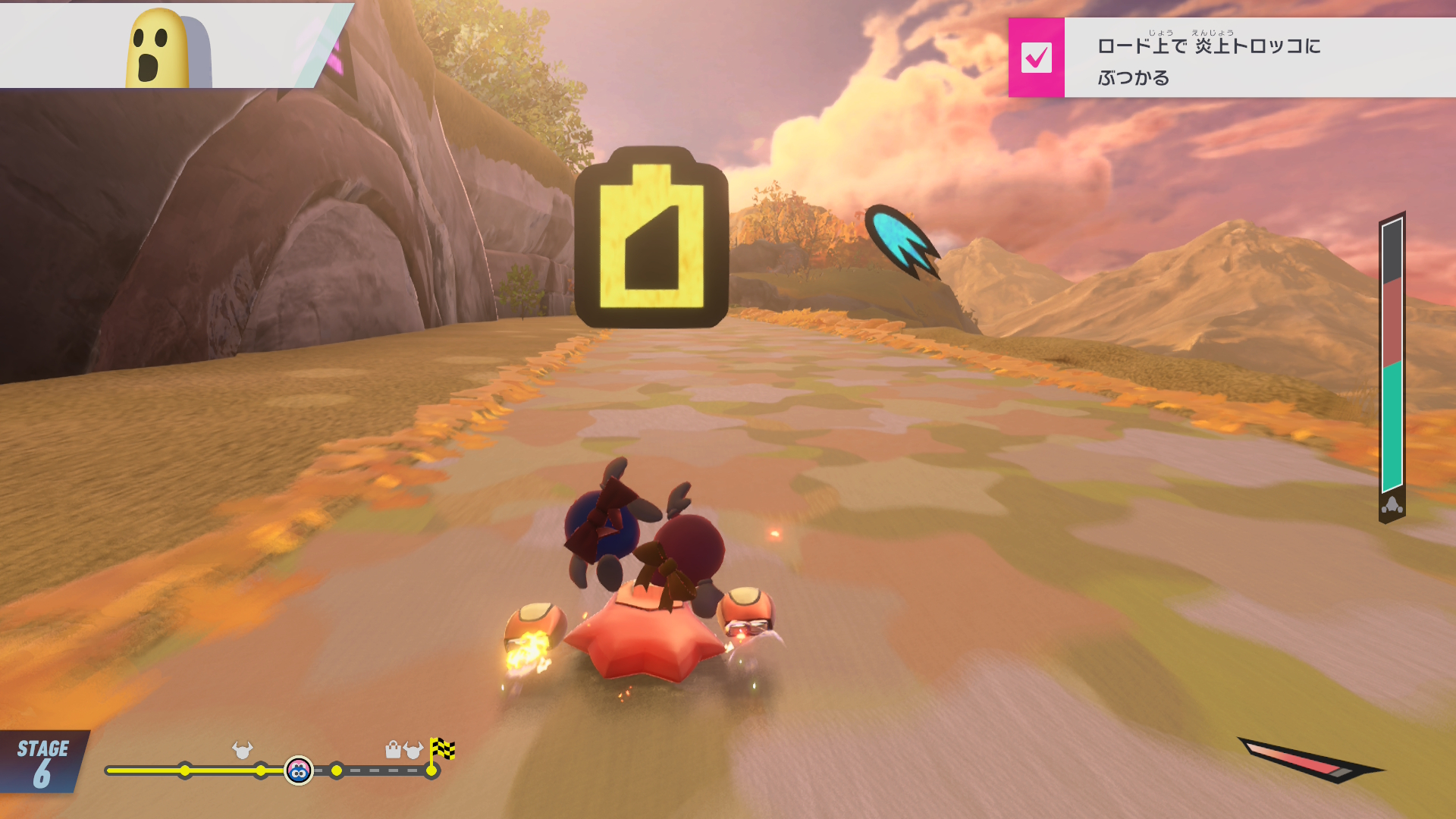Select the shopping bag icon above the track
Screen dimensions: 1456x819
click(x=393, y=750)
